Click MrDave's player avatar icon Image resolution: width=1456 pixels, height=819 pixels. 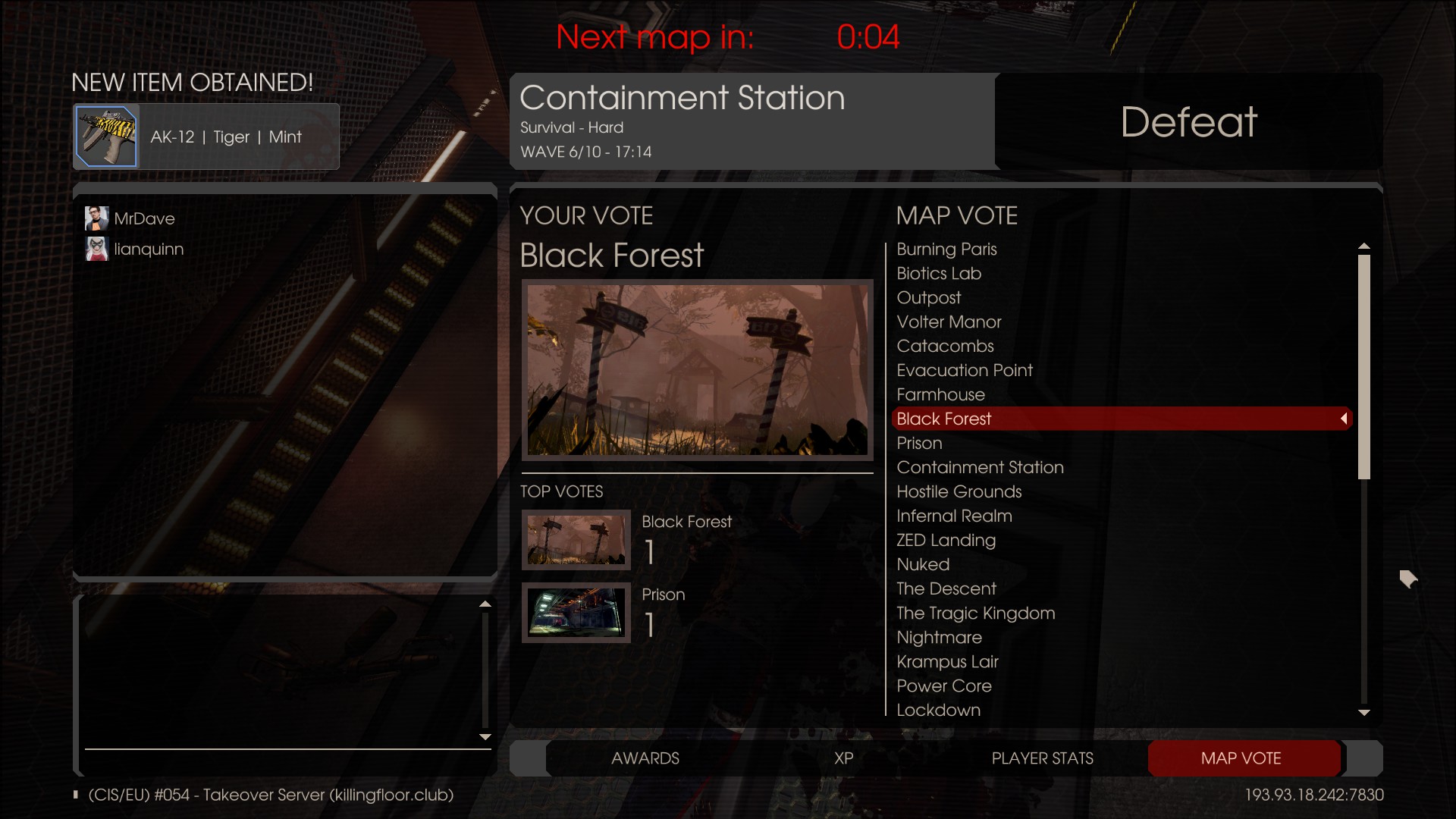click(x=96, y=218)
